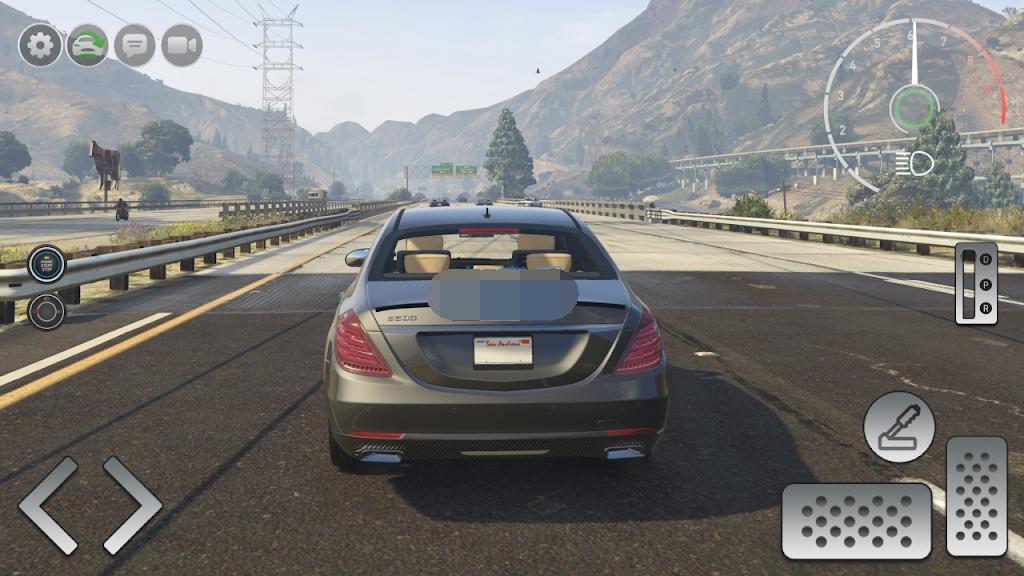Switch view with the video camera button
Screen dimensions: 1024x576
point(182,45)
